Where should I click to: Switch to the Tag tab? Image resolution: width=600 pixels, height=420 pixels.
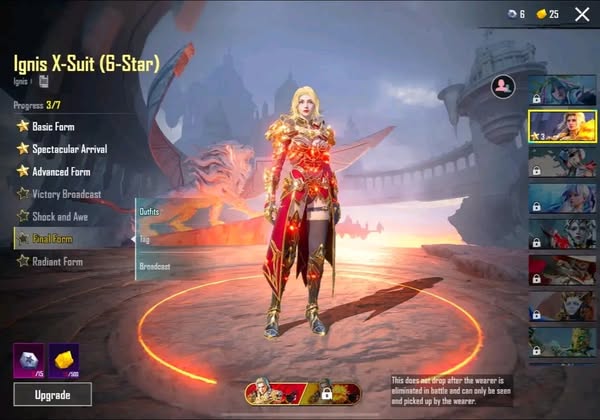tap(145, 240)
